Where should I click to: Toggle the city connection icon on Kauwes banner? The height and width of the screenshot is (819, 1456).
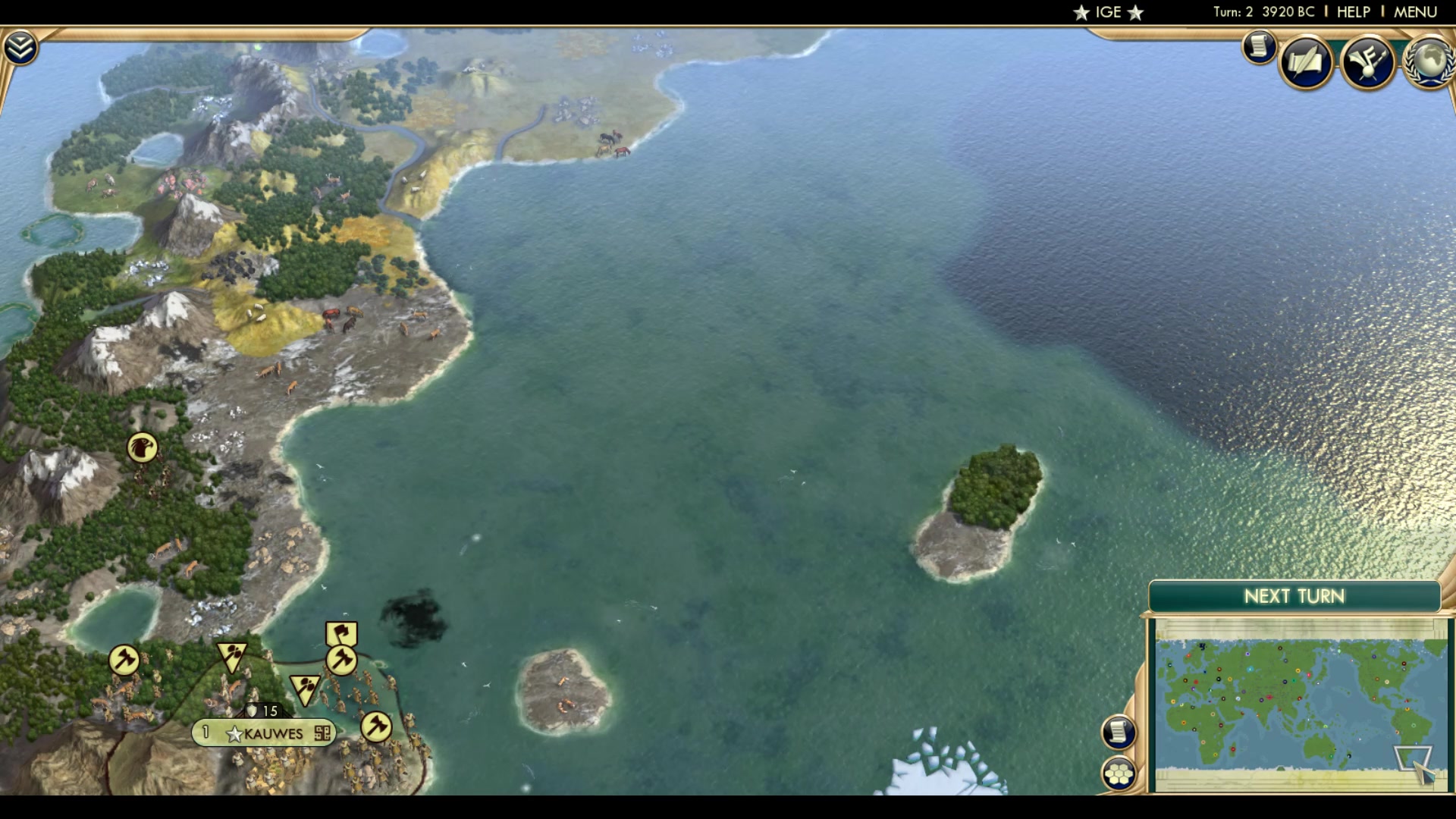[x=323, y=734]
